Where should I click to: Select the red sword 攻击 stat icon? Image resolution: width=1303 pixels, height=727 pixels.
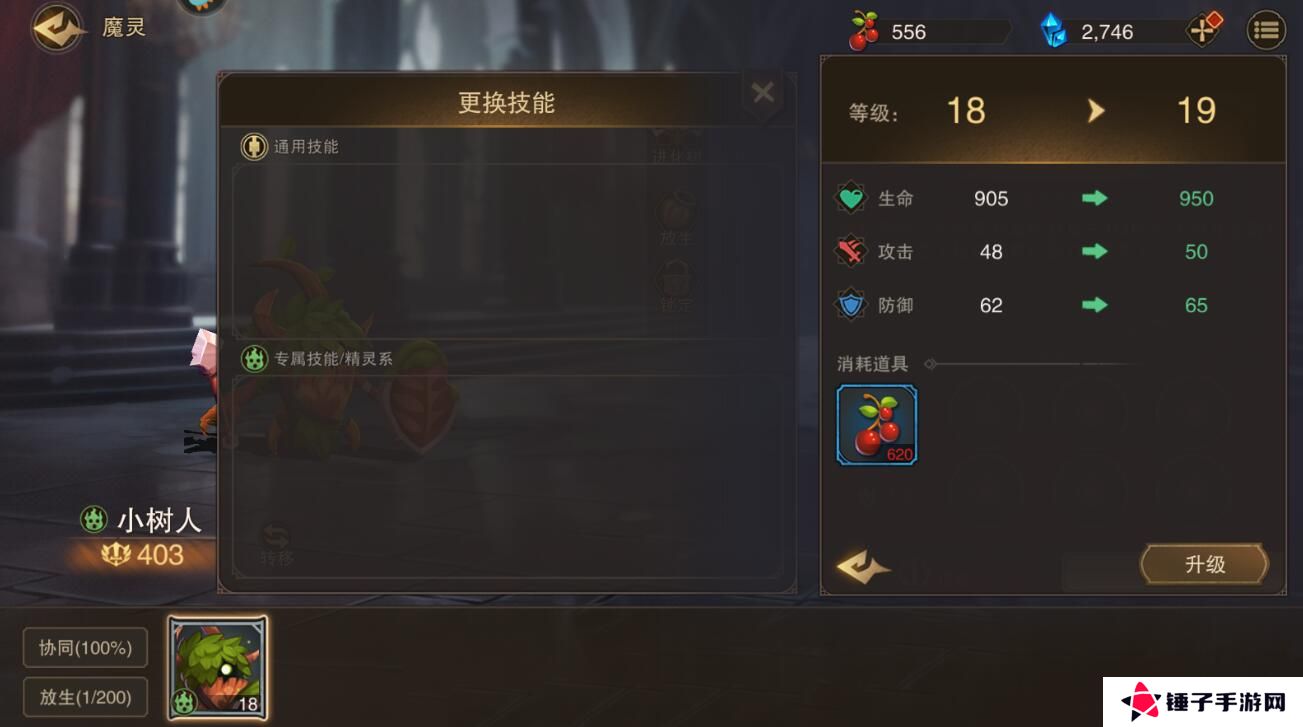[849, 251]
